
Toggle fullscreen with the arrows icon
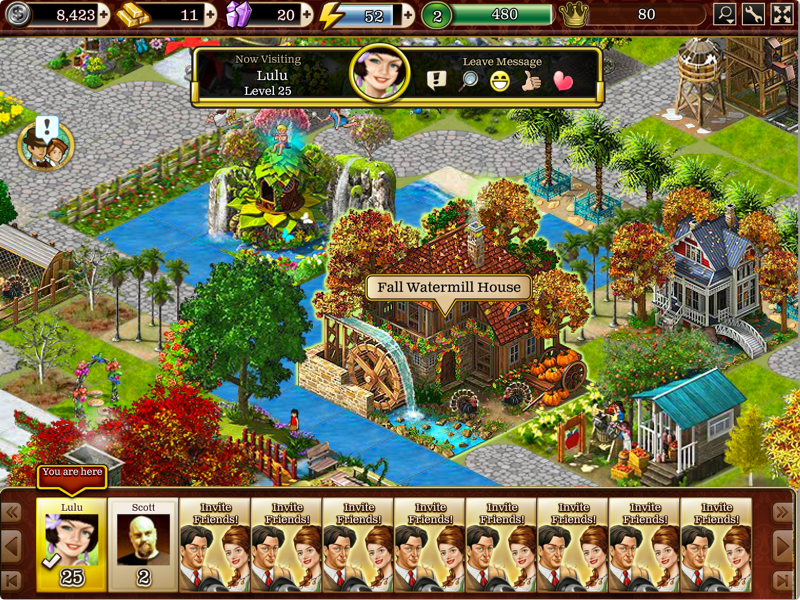[782, 15]
